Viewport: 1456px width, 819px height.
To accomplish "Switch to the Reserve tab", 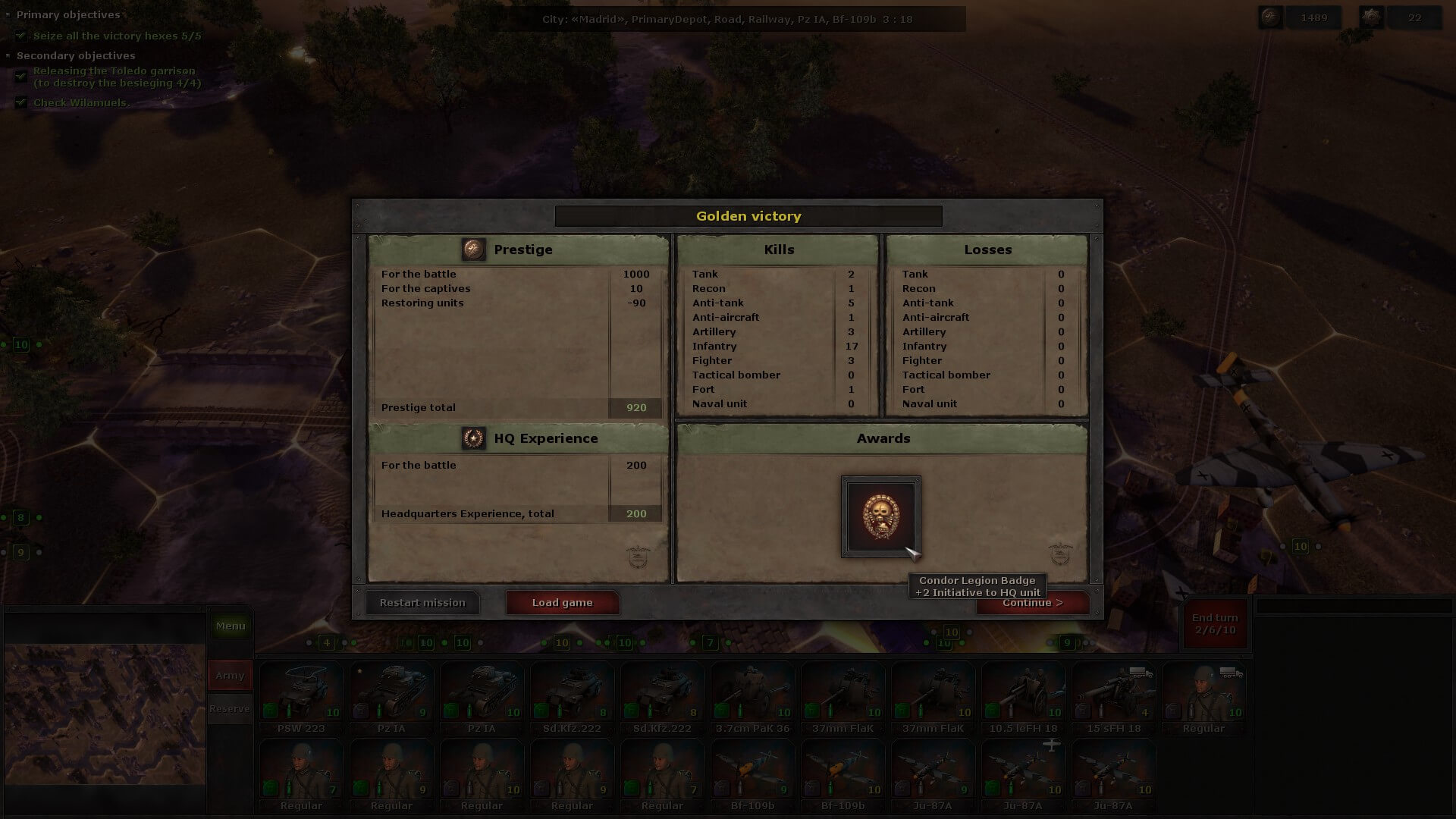I will pos(230,709).
